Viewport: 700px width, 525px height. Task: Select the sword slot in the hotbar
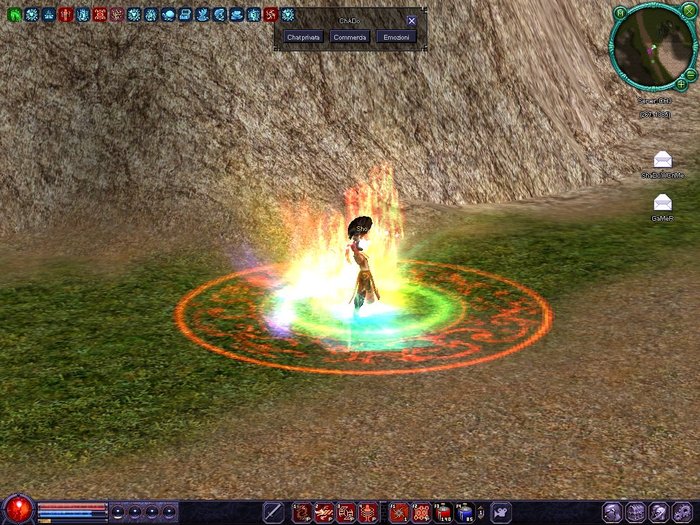pyautogui.click(x=273, y=513)
